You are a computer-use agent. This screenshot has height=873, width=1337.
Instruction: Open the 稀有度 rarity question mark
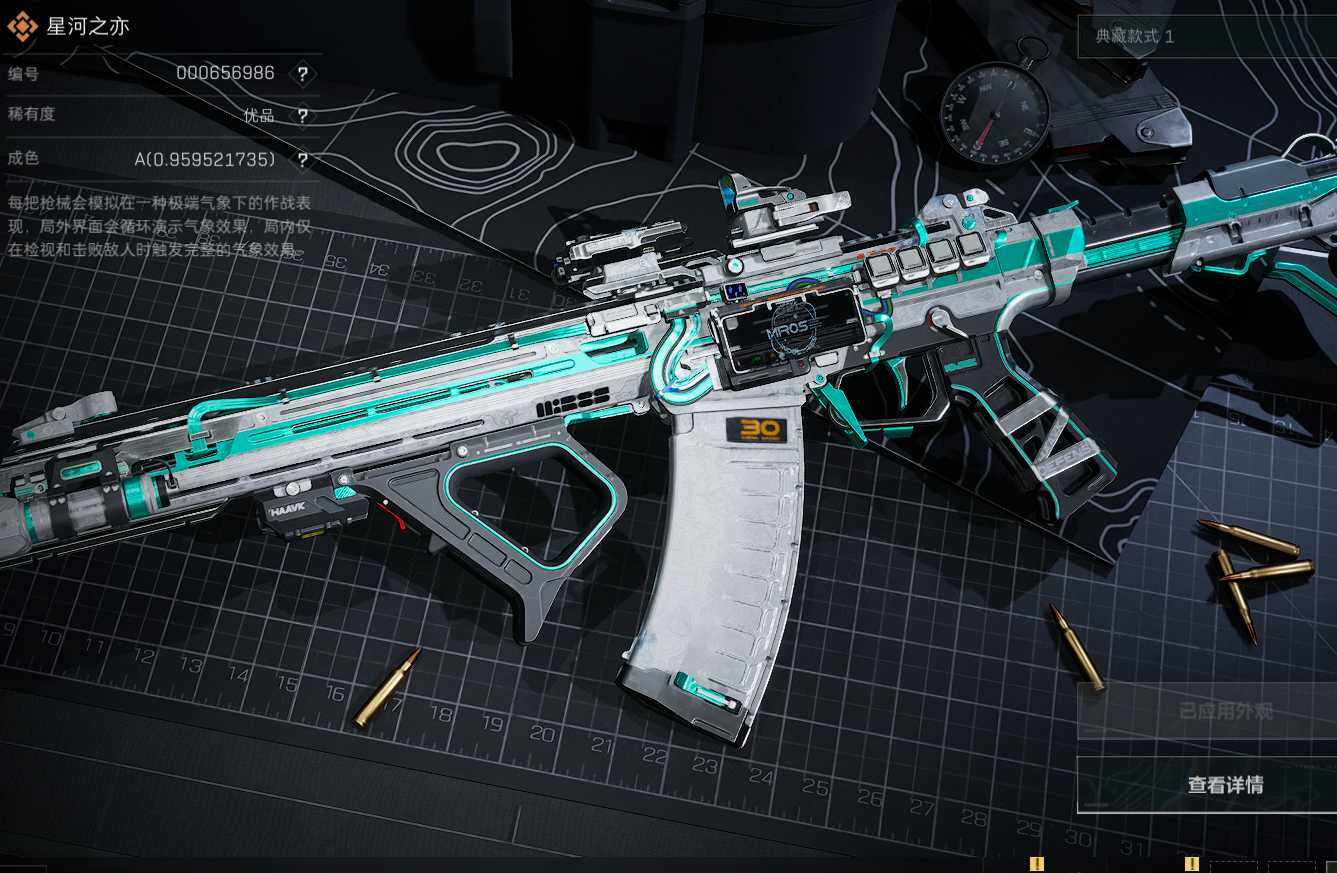pos(302,116)
